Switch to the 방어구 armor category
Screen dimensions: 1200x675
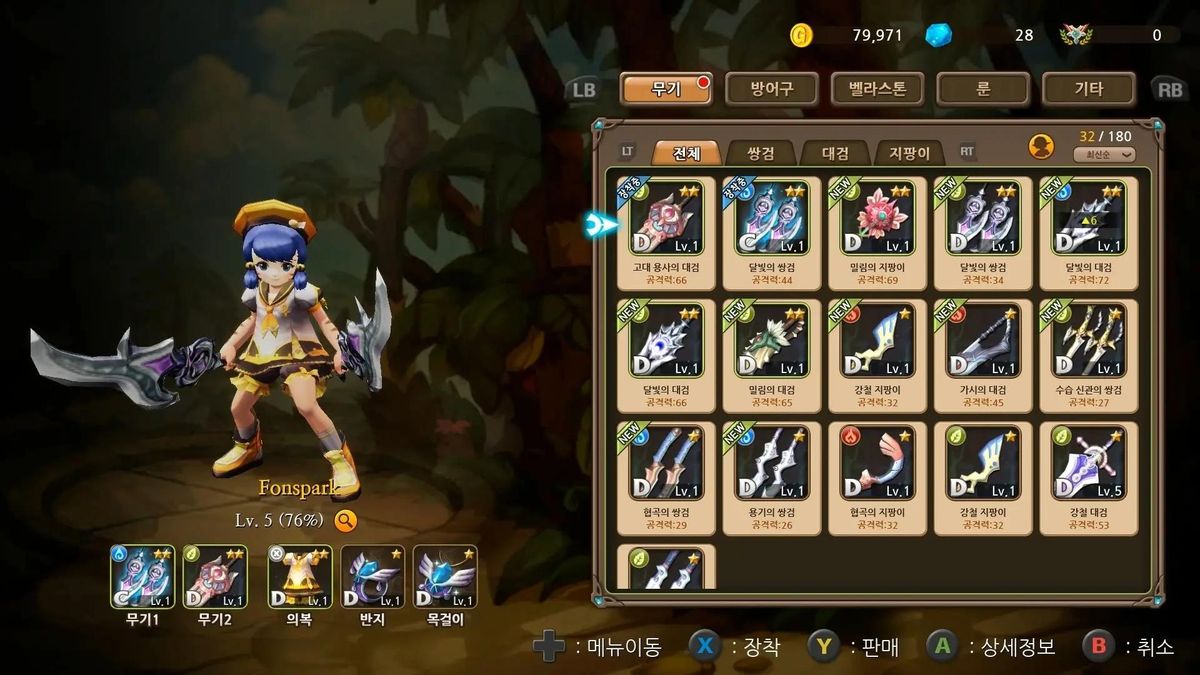(772, 89)
